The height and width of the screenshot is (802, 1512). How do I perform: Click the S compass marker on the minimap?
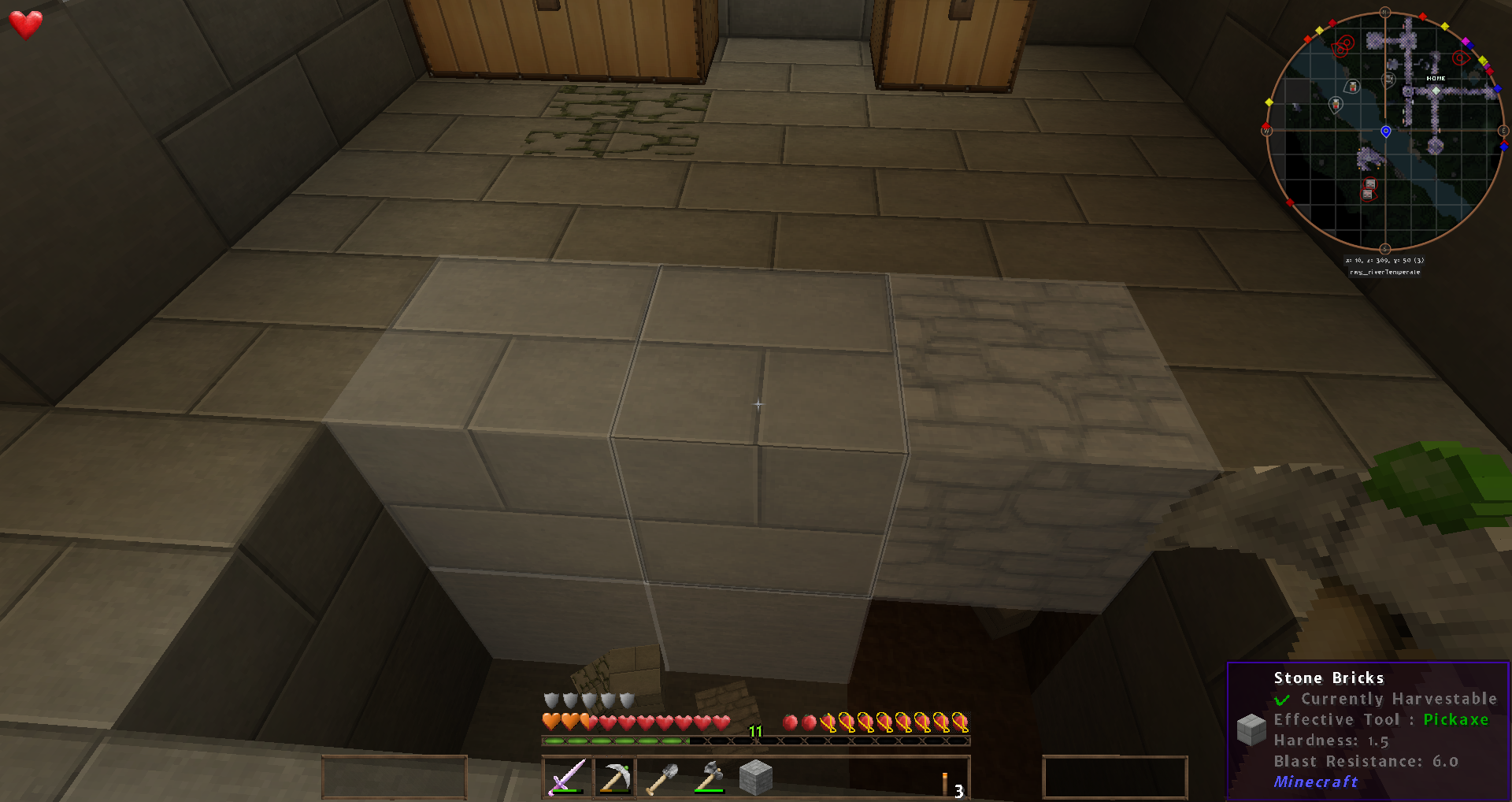coord(1384,250)
